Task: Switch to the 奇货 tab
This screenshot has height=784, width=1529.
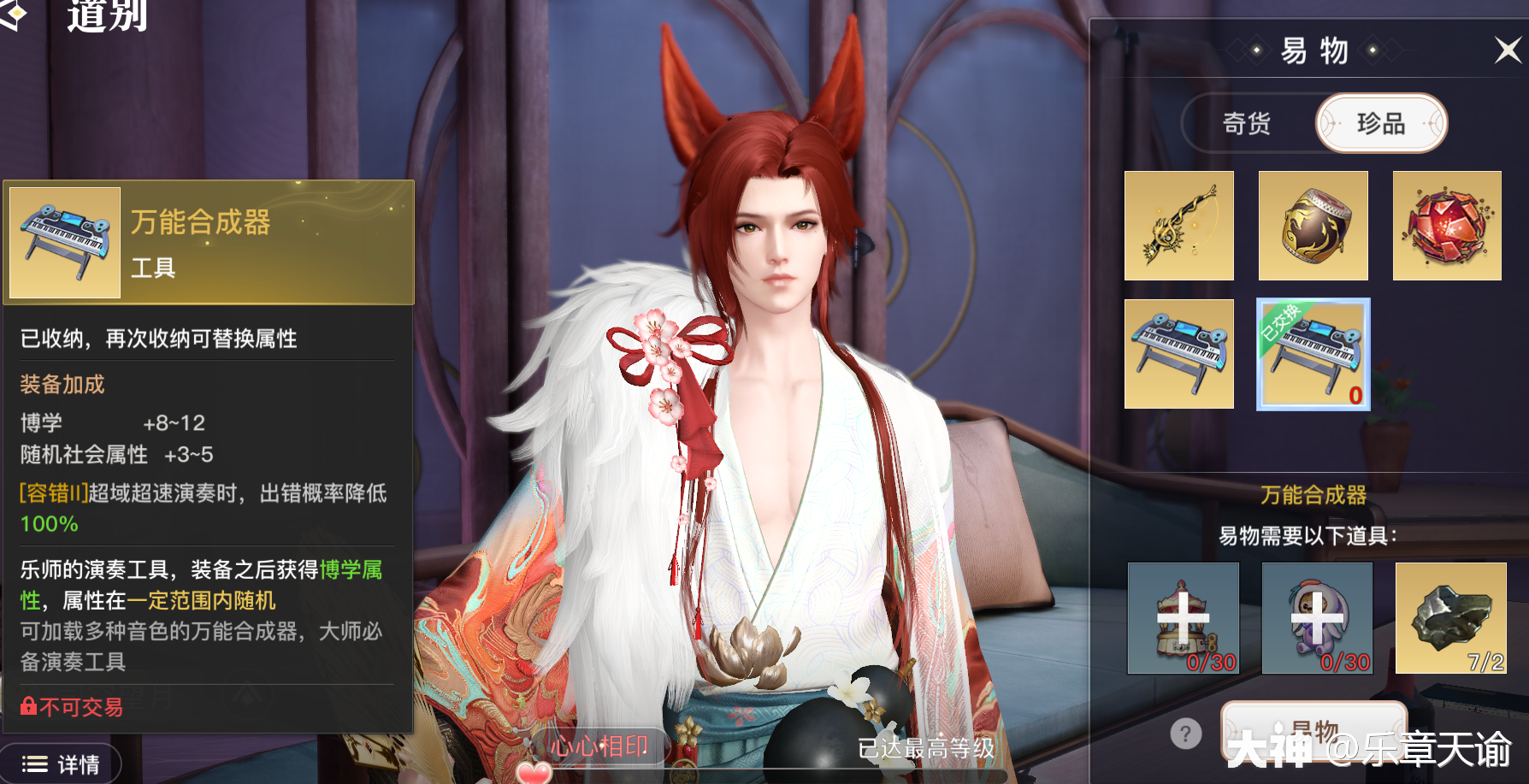Action: pyautogui.click(x=1246, y=123)
